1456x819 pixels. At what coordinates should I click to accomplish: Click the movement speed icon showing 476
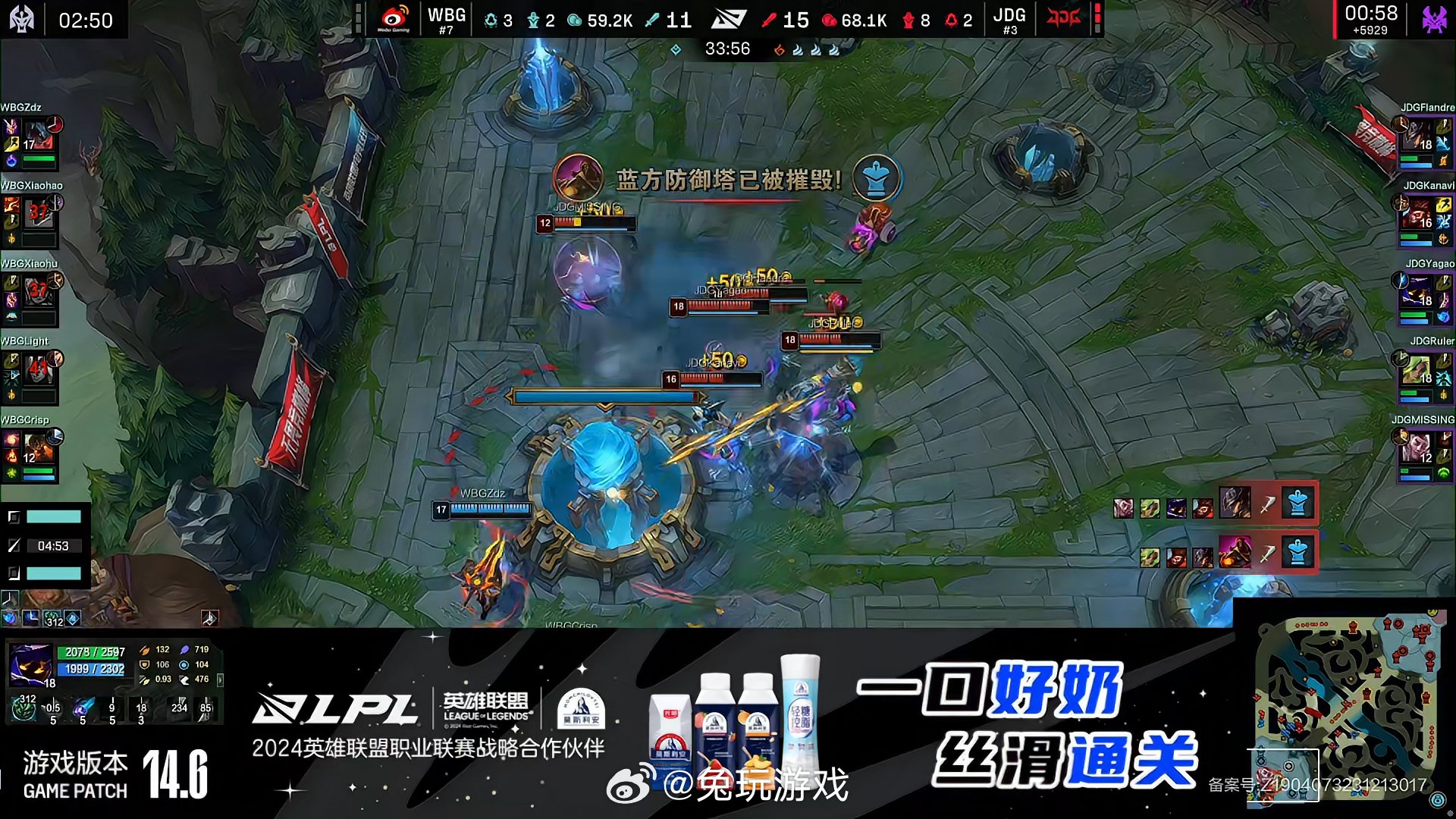[184, 679]
